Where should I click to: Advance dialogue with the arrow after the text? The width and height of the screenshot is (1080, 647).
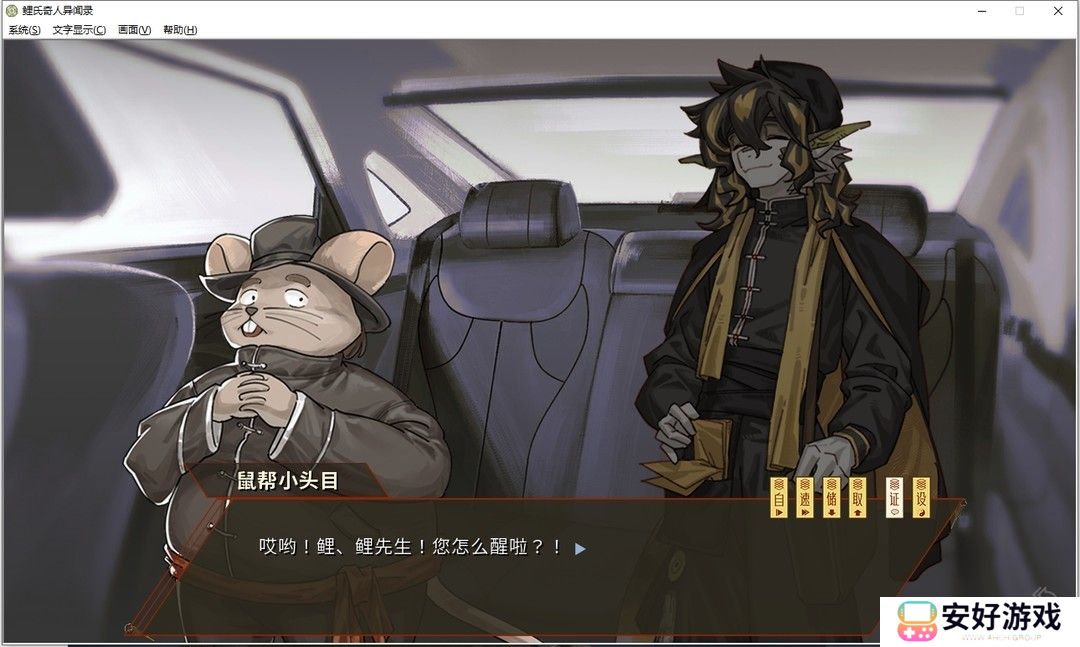click(580, 548)
